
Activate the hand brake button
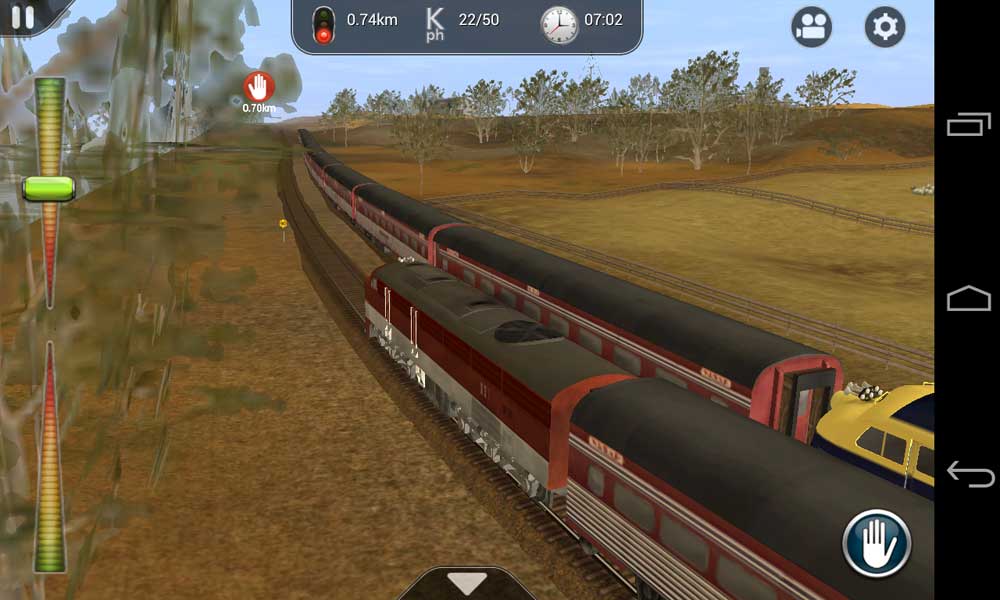point(876,544)
